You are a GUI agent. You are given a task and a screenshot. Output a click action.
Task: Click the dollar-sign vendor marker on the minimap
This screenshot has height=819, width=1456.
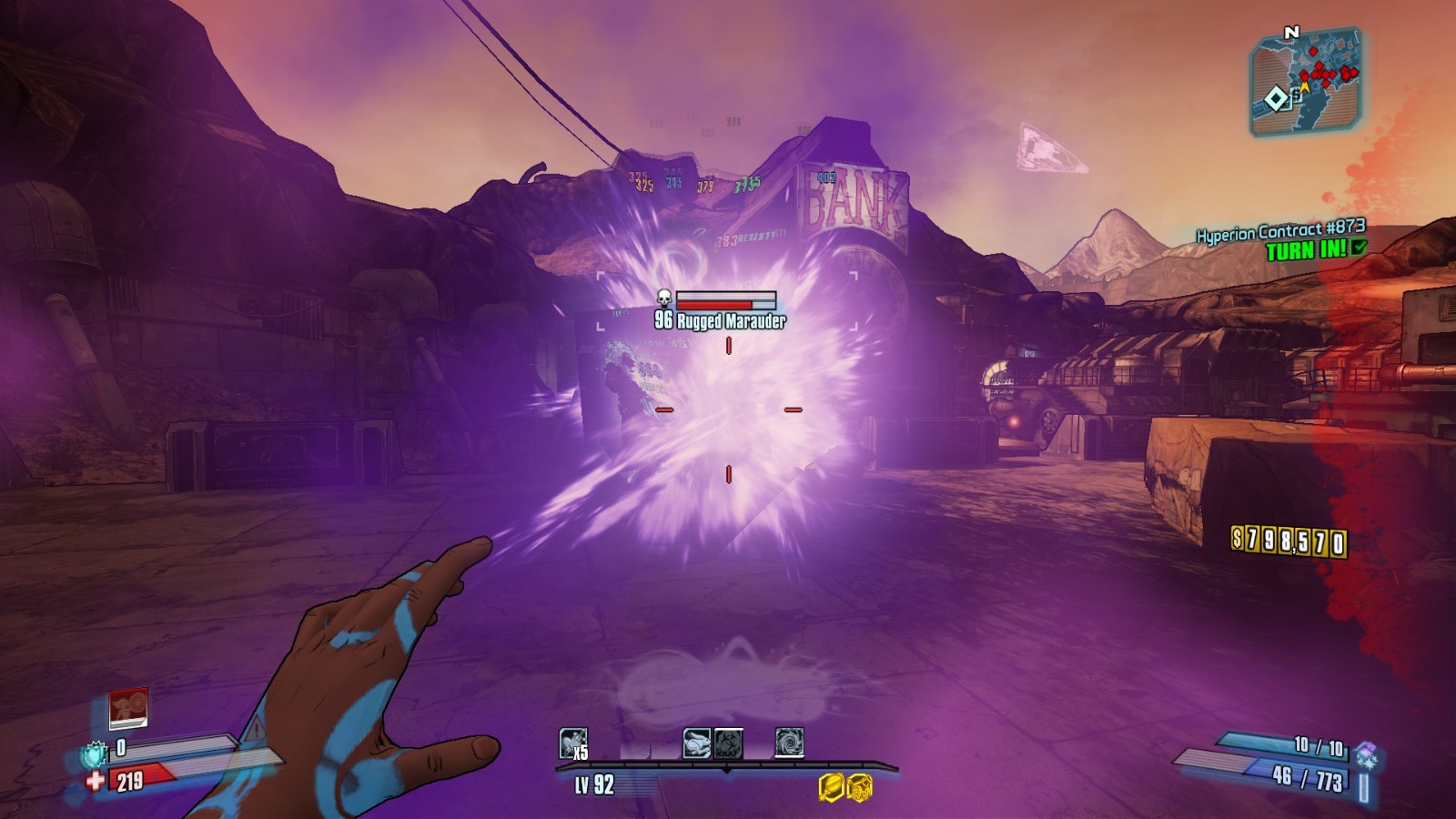1295,96
